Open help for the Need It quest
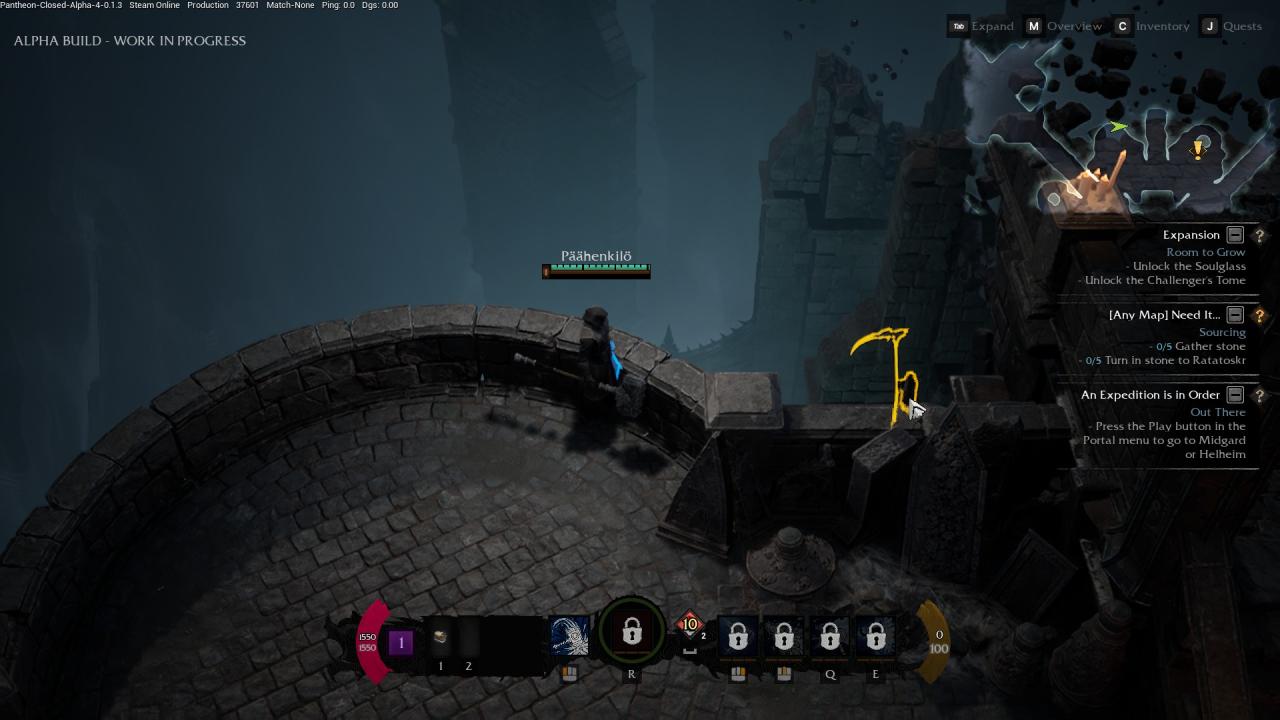 coord(1259,315)
